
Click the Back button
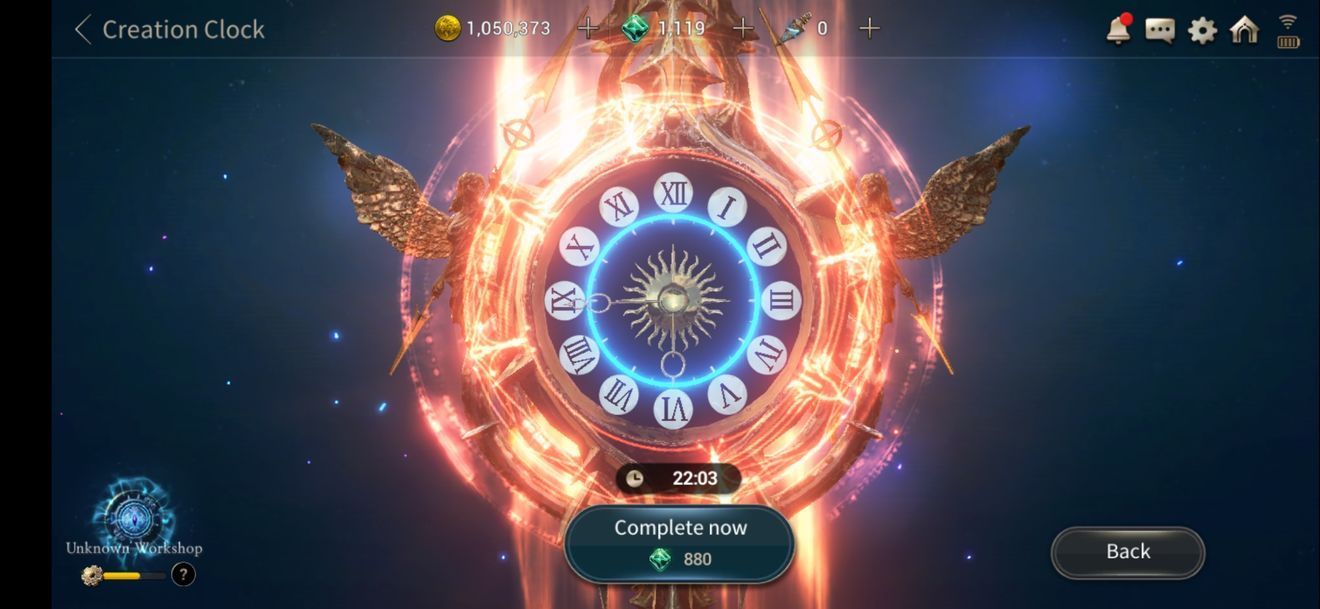point(1128,552)
